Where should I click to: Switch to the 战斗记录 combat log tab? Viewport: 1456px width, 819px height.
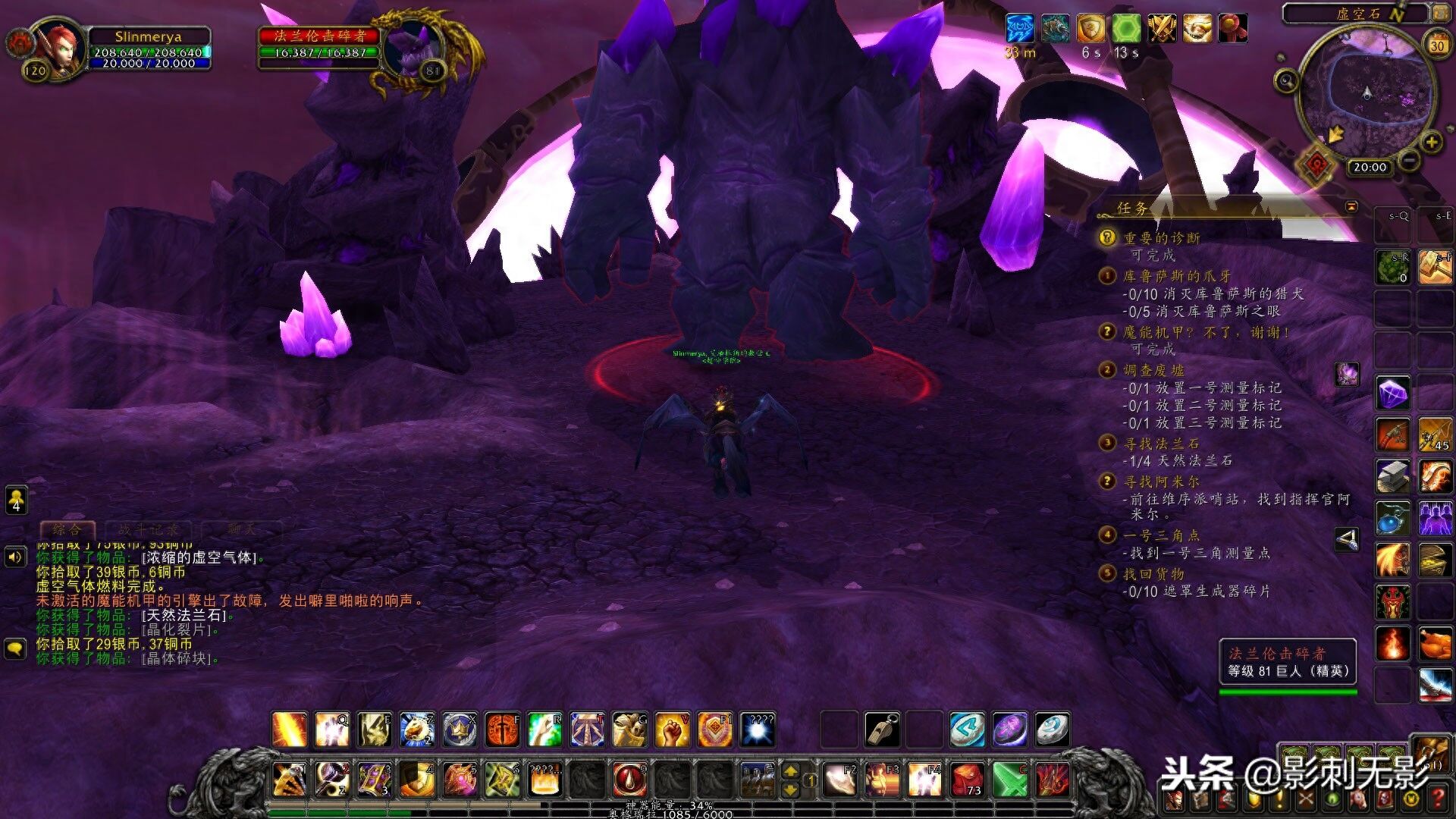149,529
